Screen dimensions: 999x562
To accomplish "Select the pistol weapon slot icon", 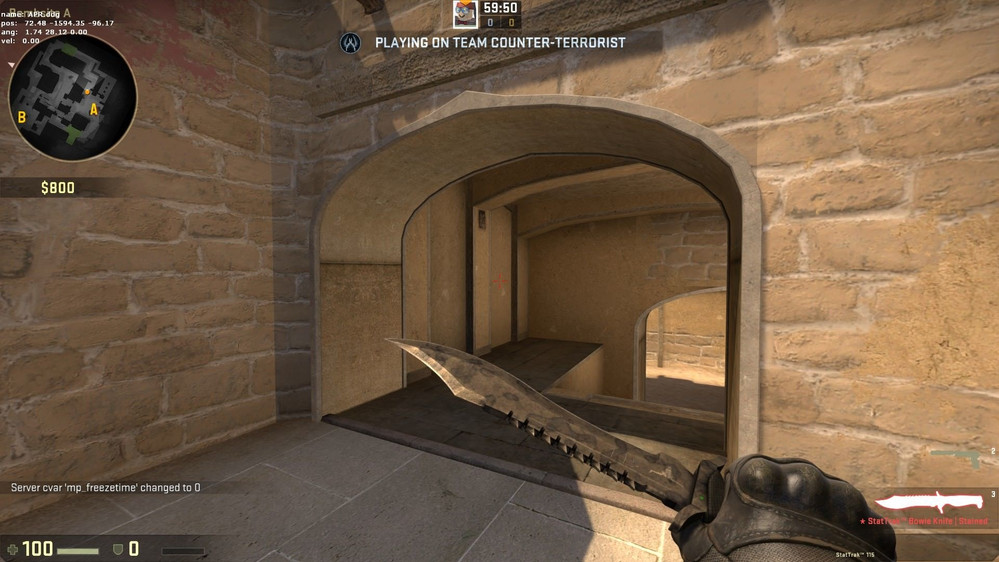I will (x=956, y=457).
